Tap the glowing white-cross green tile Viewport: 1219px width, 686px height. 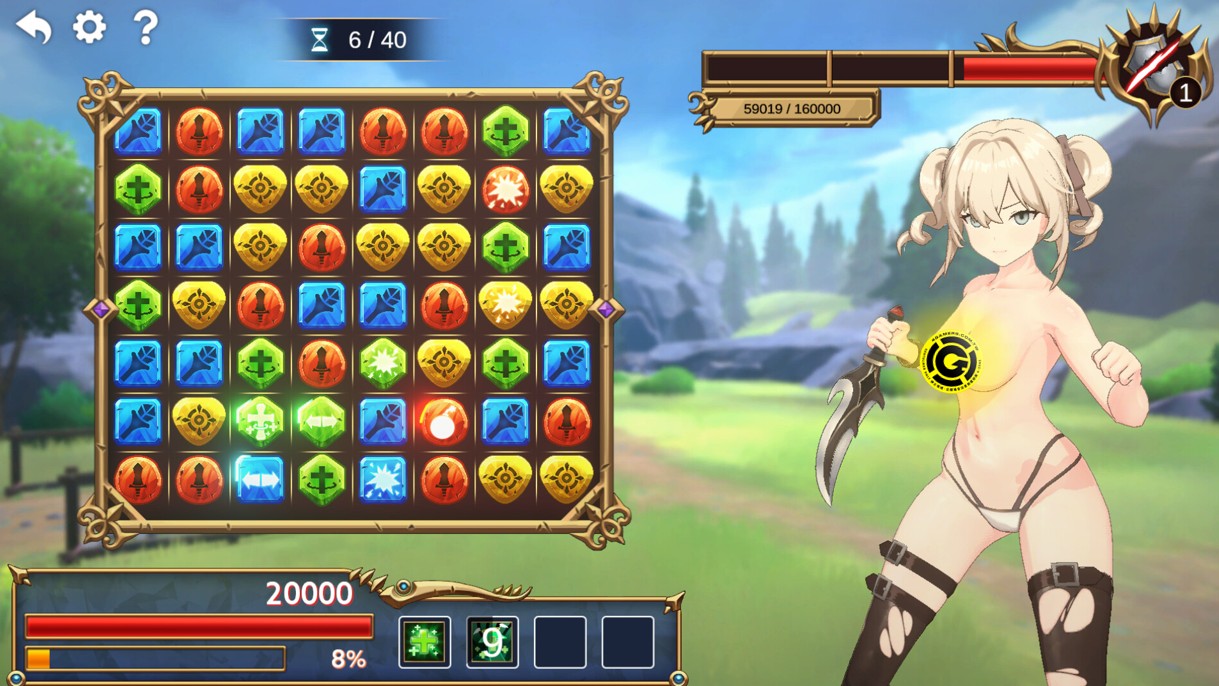pyautogui.click(x=260, y=421)
